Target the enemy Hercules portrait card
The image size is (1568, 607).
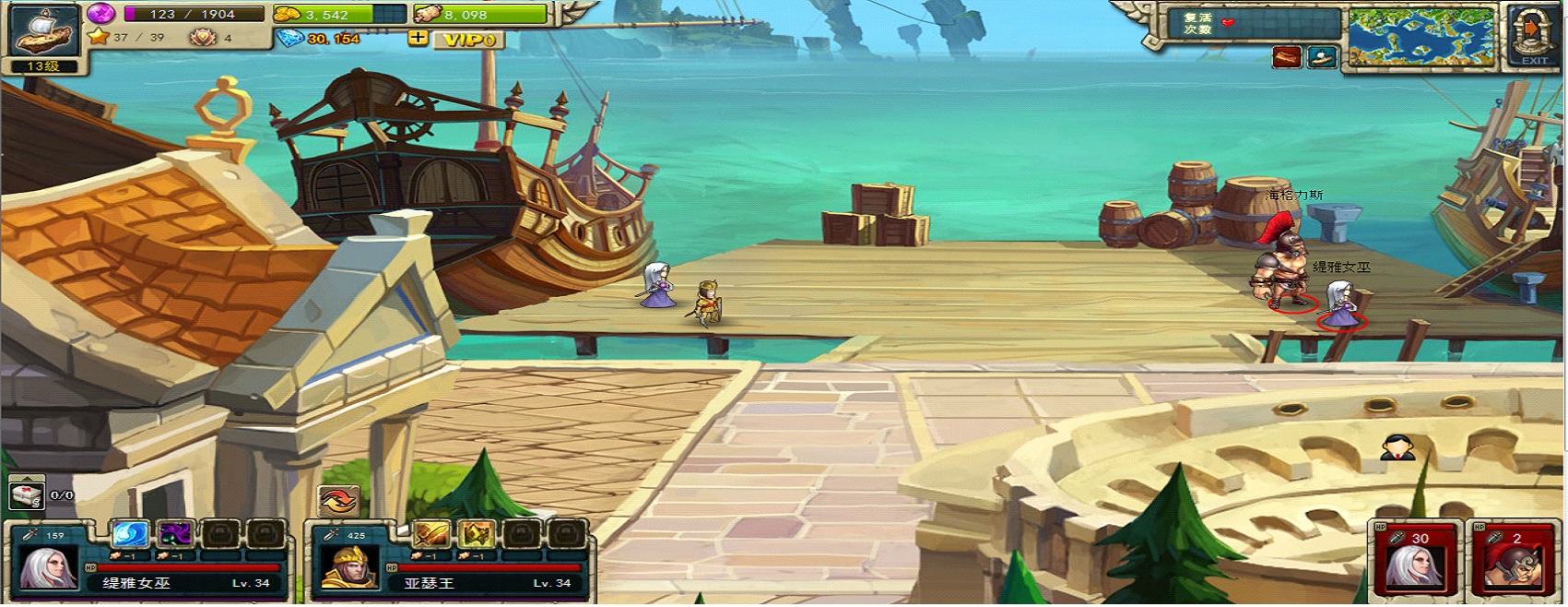tap(1511, 561)
